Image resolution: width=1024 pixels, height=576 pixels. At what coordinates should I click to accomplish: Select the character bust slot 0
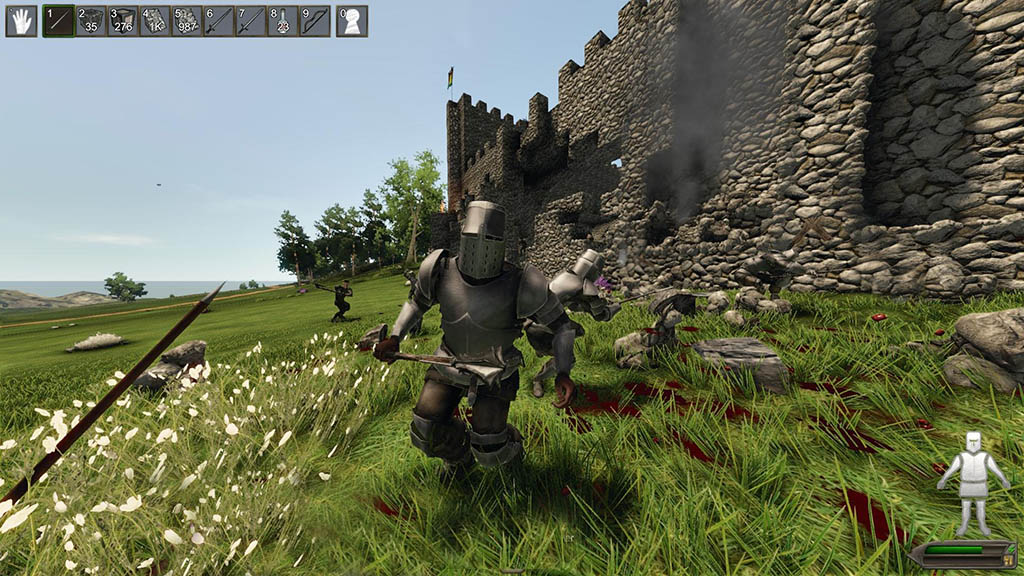(x=352, y=21)
